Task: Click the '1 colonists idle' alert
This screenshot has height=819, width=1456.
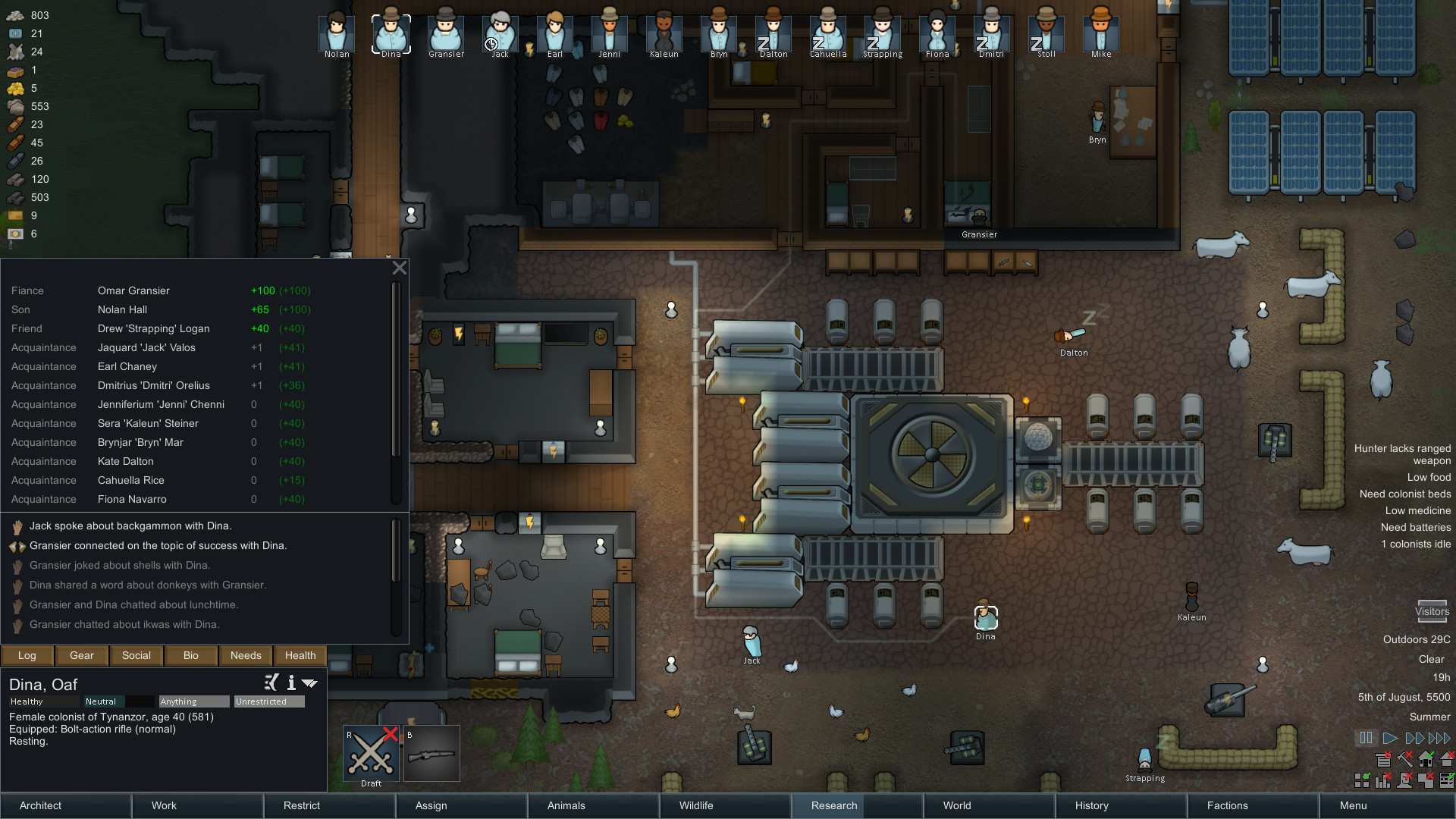Action: [1415, 544]
